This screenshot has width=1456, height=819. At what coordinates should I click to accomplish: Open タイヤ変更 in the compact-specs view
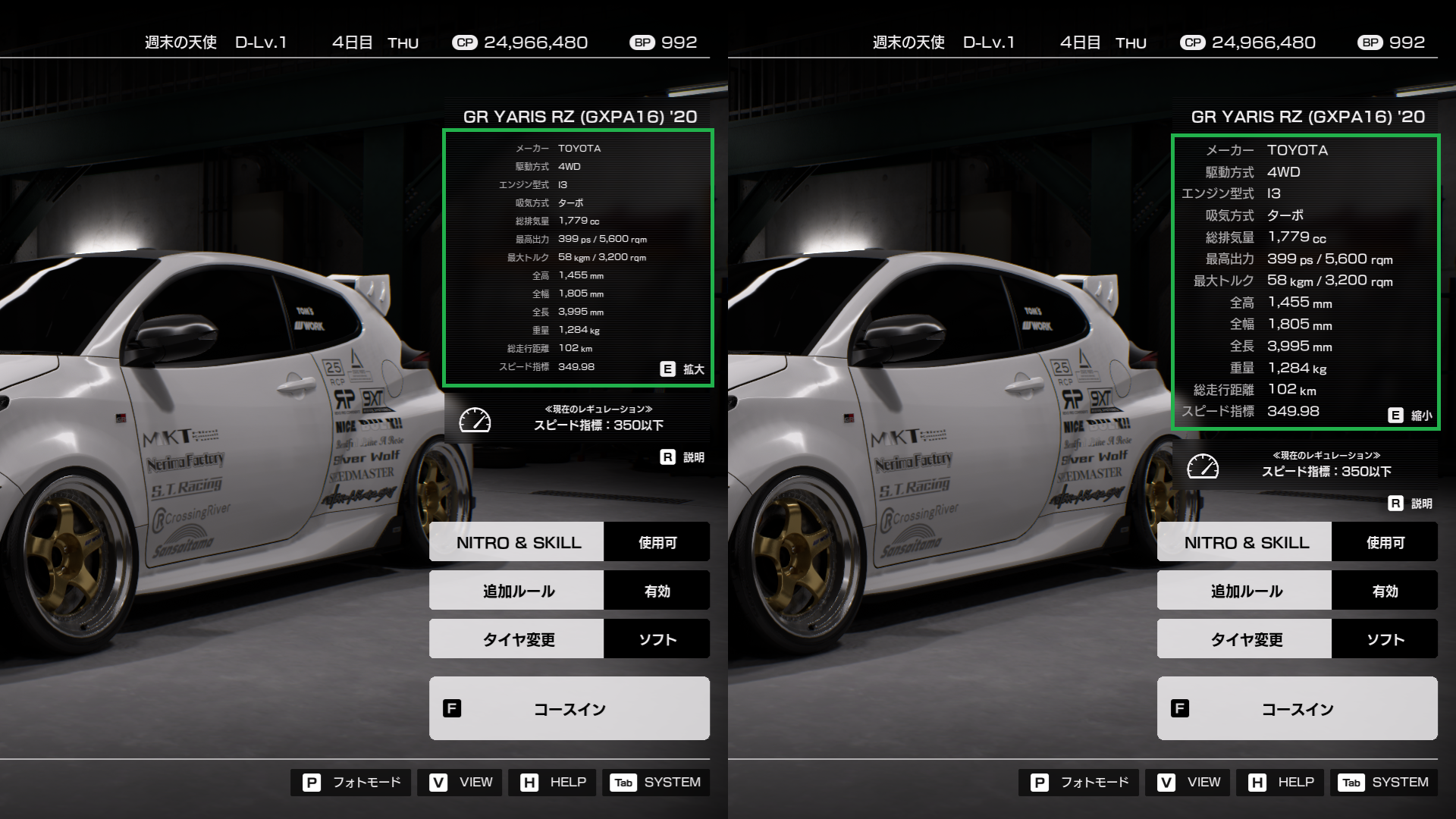tap(569, 639)
